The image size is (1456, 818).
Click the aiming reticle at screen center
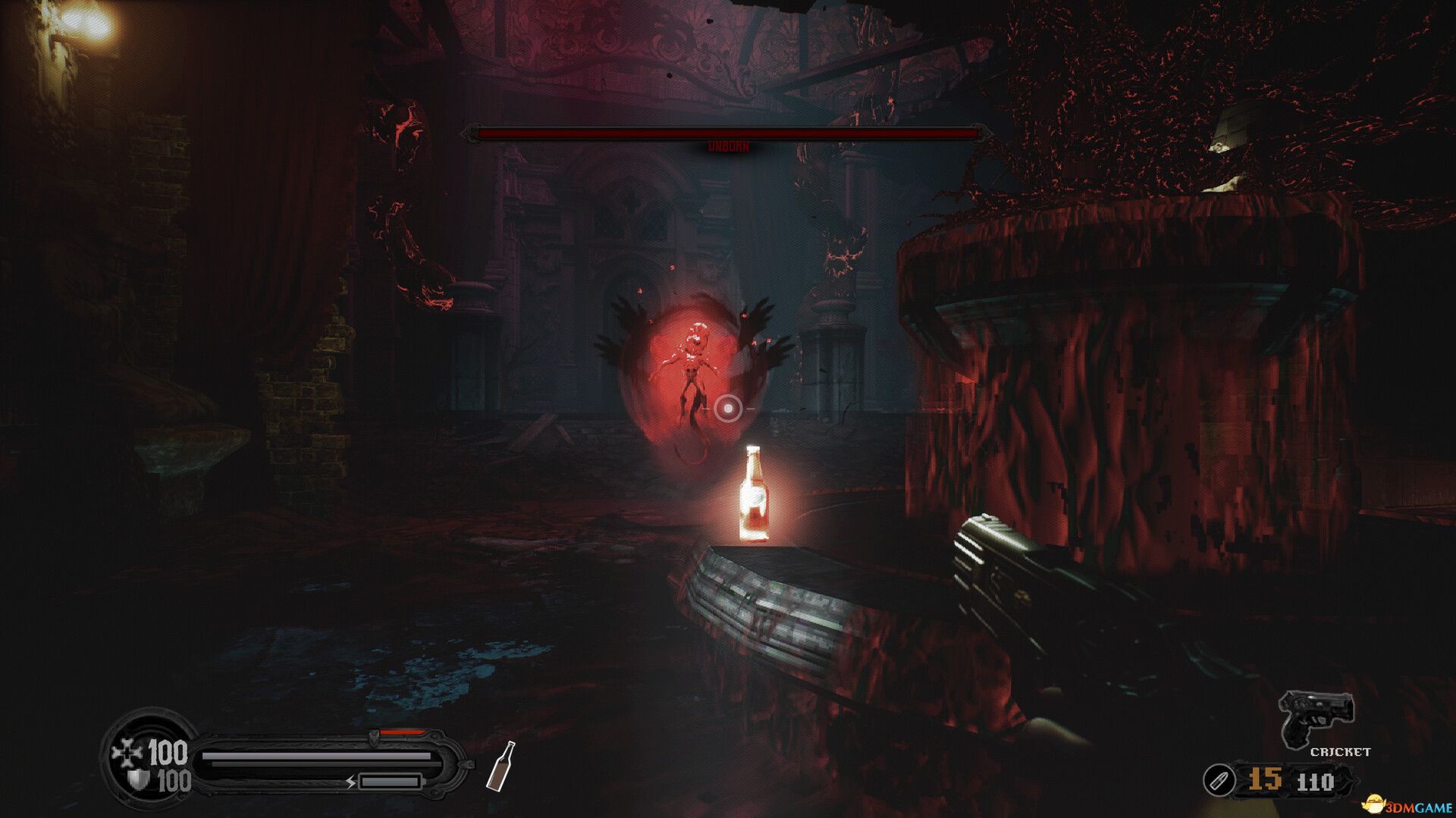point(728,409)
